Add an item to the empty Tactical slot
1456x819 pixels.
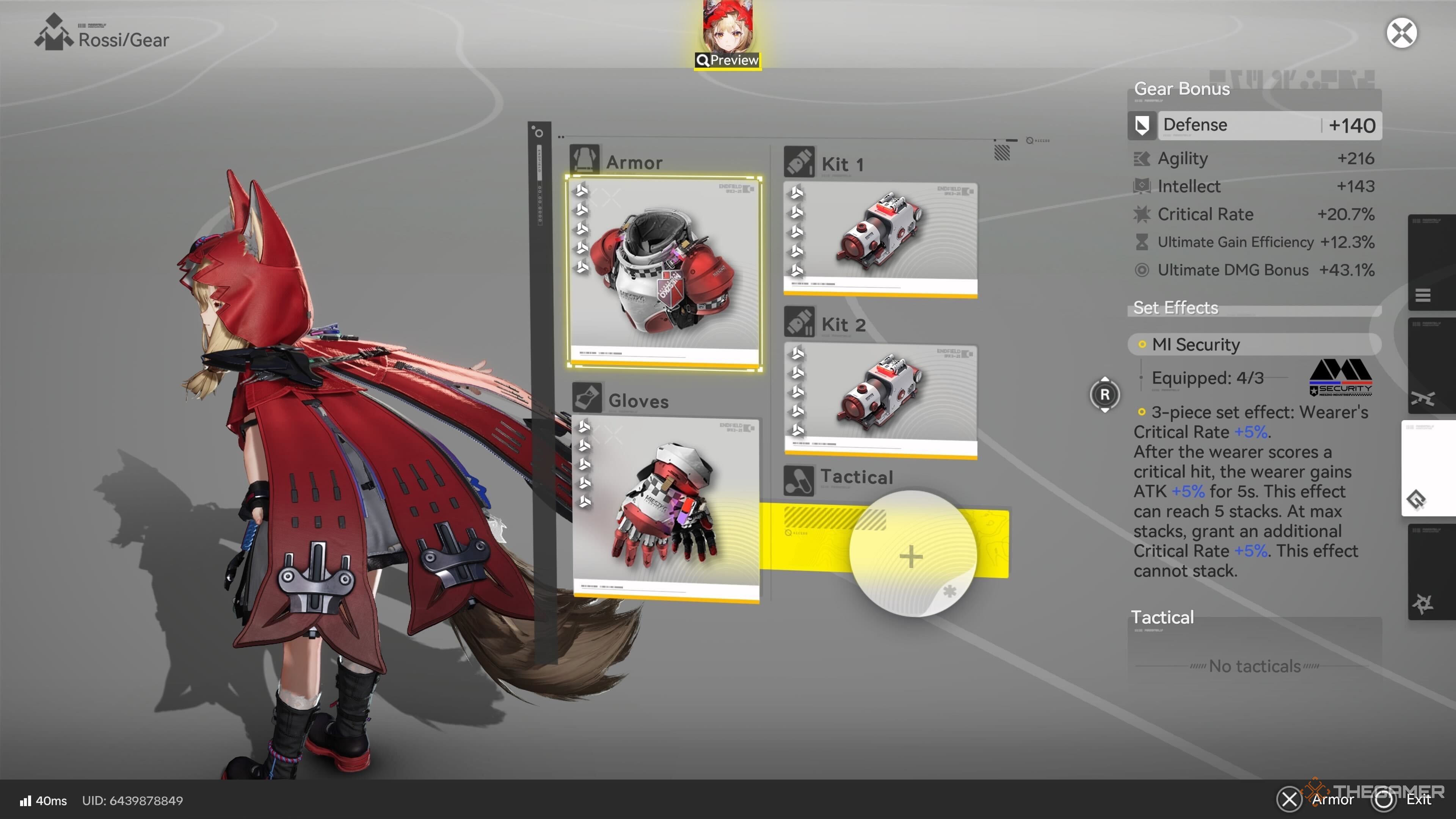(x=911, y=555)
